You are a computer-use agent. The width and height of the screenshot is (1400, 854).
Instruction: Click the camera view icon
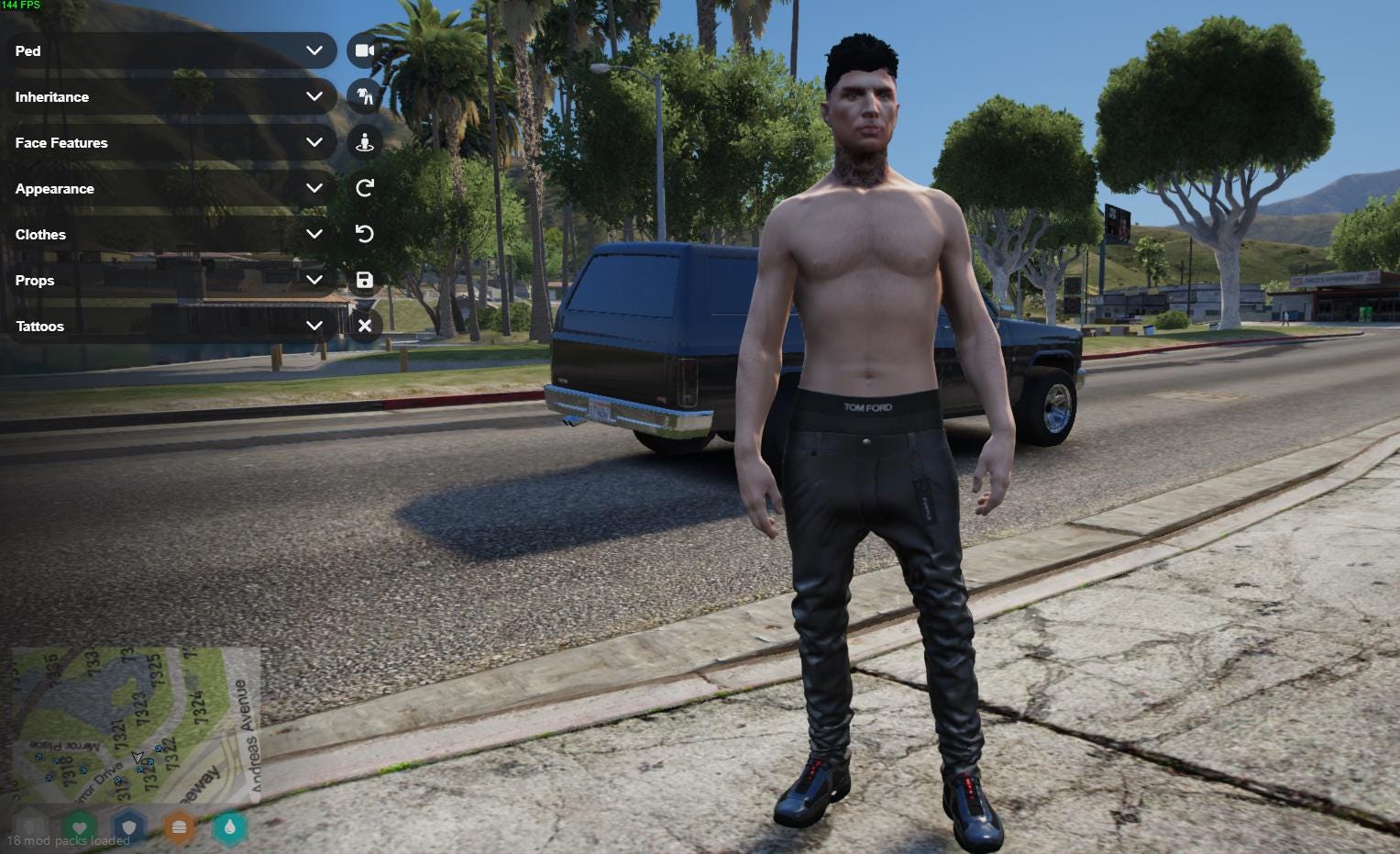click(365, 50)
